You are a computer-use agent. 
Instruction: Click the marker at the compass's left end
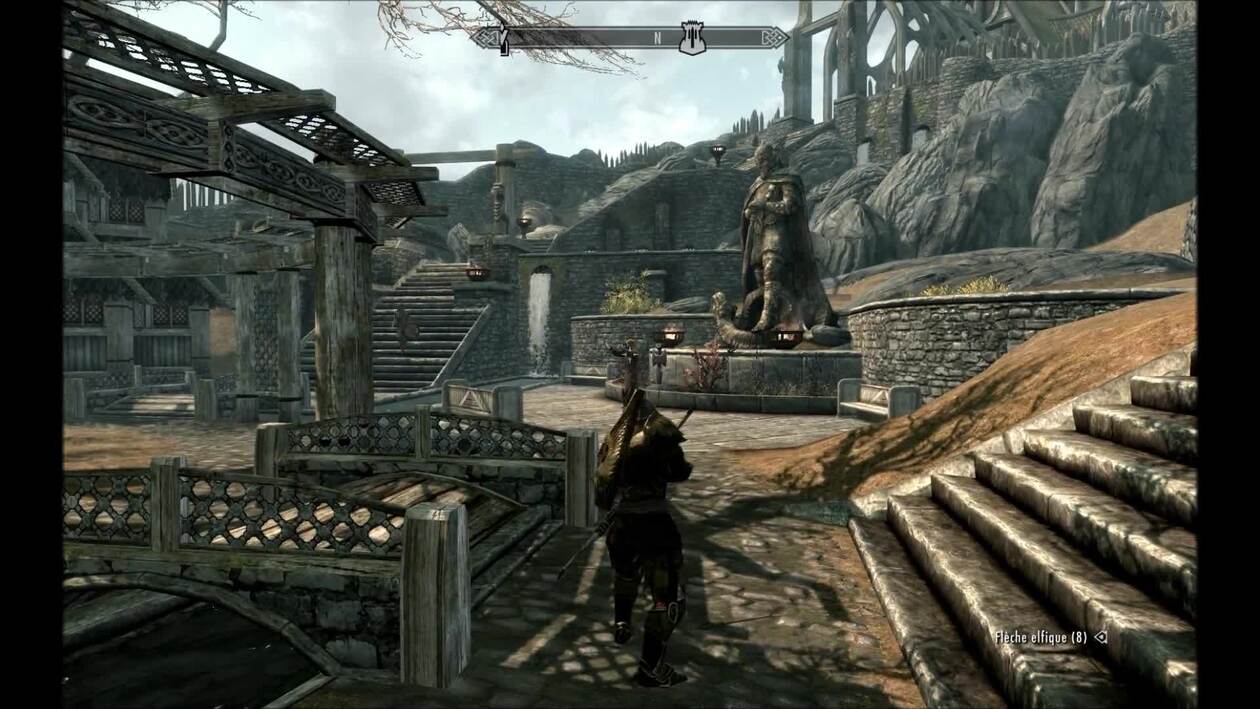[505, 39]
